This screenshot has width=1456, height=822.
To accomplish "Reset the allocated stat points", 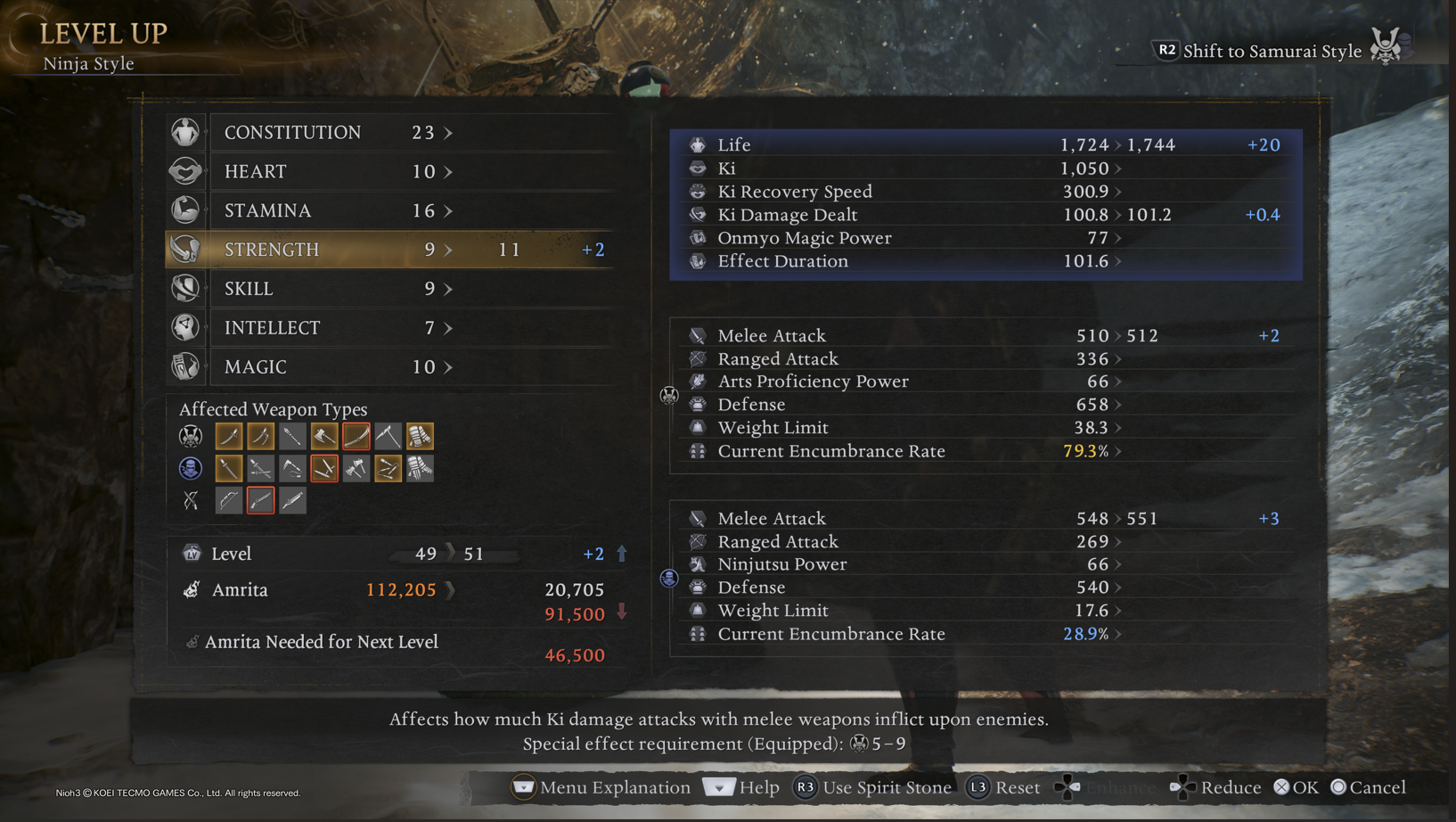I will tap(1004, 788).
